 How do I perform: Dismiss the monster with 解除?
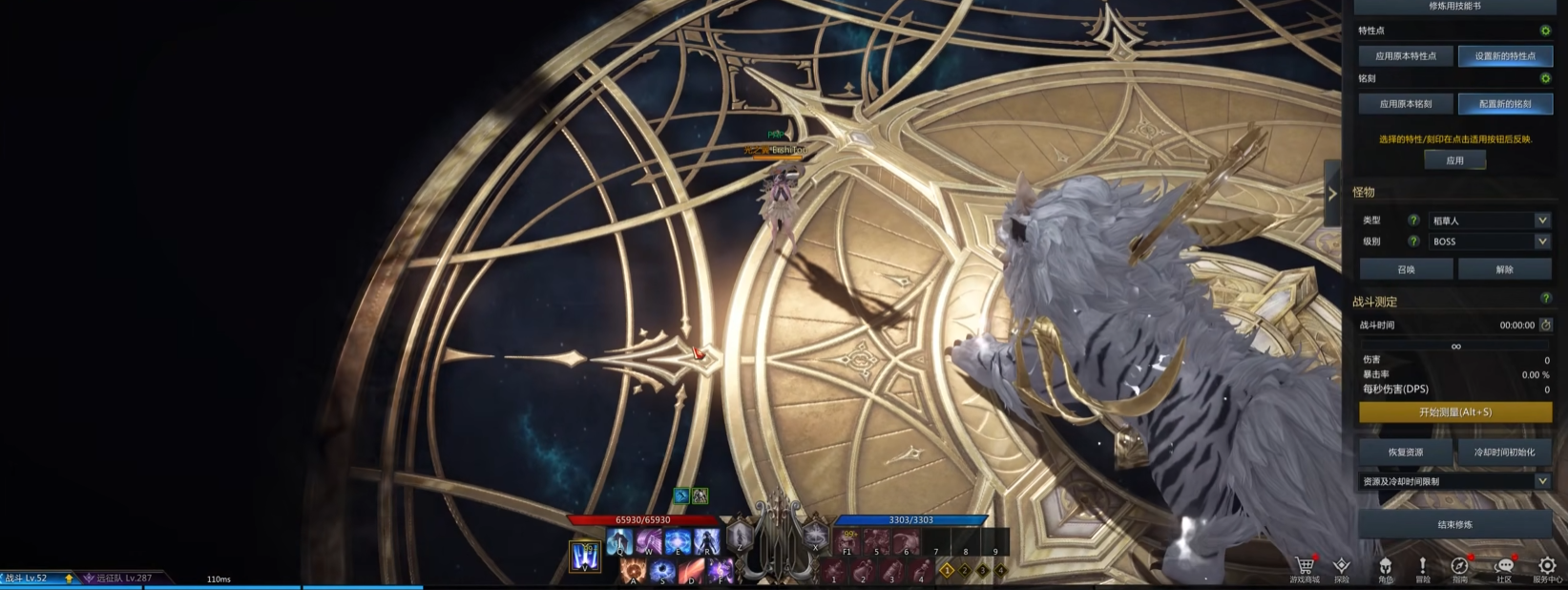(1504, 269)
